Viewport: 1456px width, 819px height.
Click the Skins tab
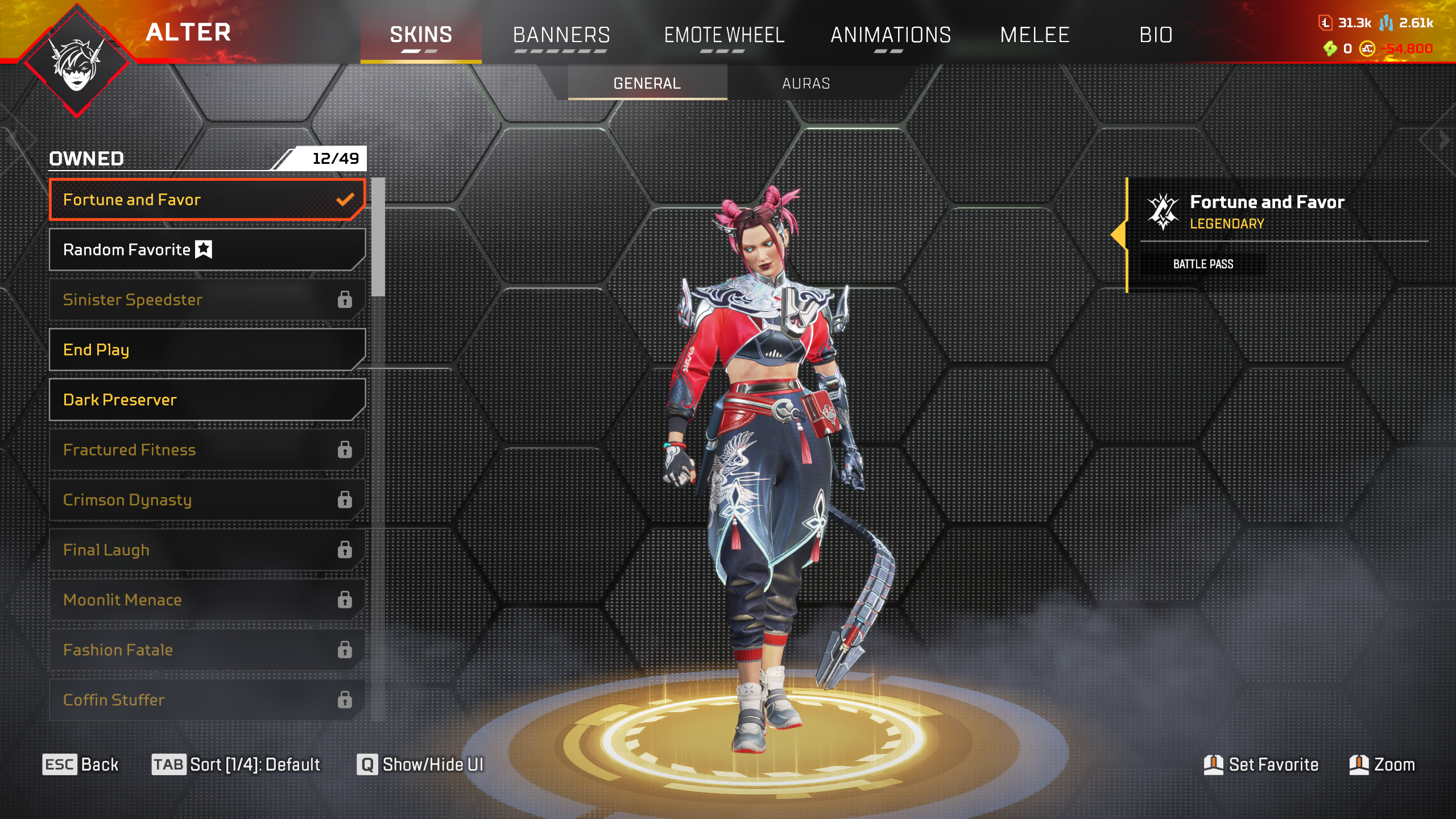(x=421, y=35)
